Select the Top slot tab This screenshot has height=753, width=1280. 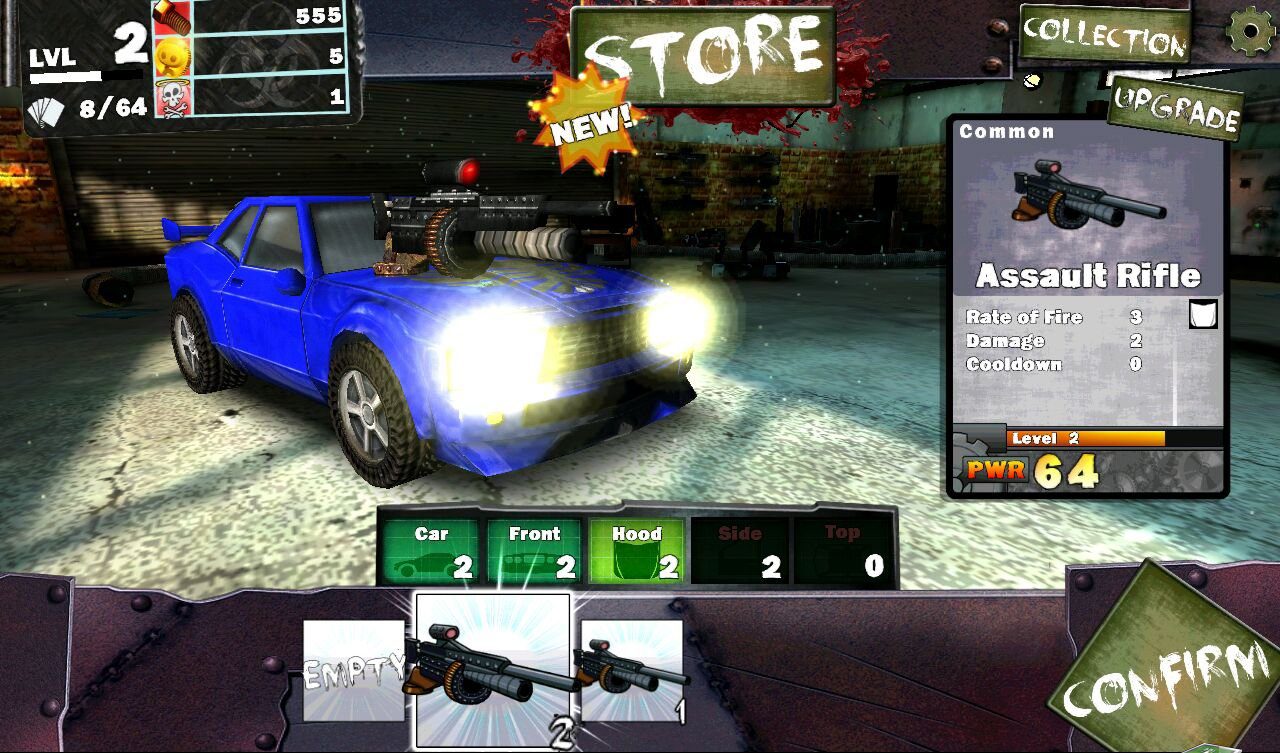(x=843, y=551)
